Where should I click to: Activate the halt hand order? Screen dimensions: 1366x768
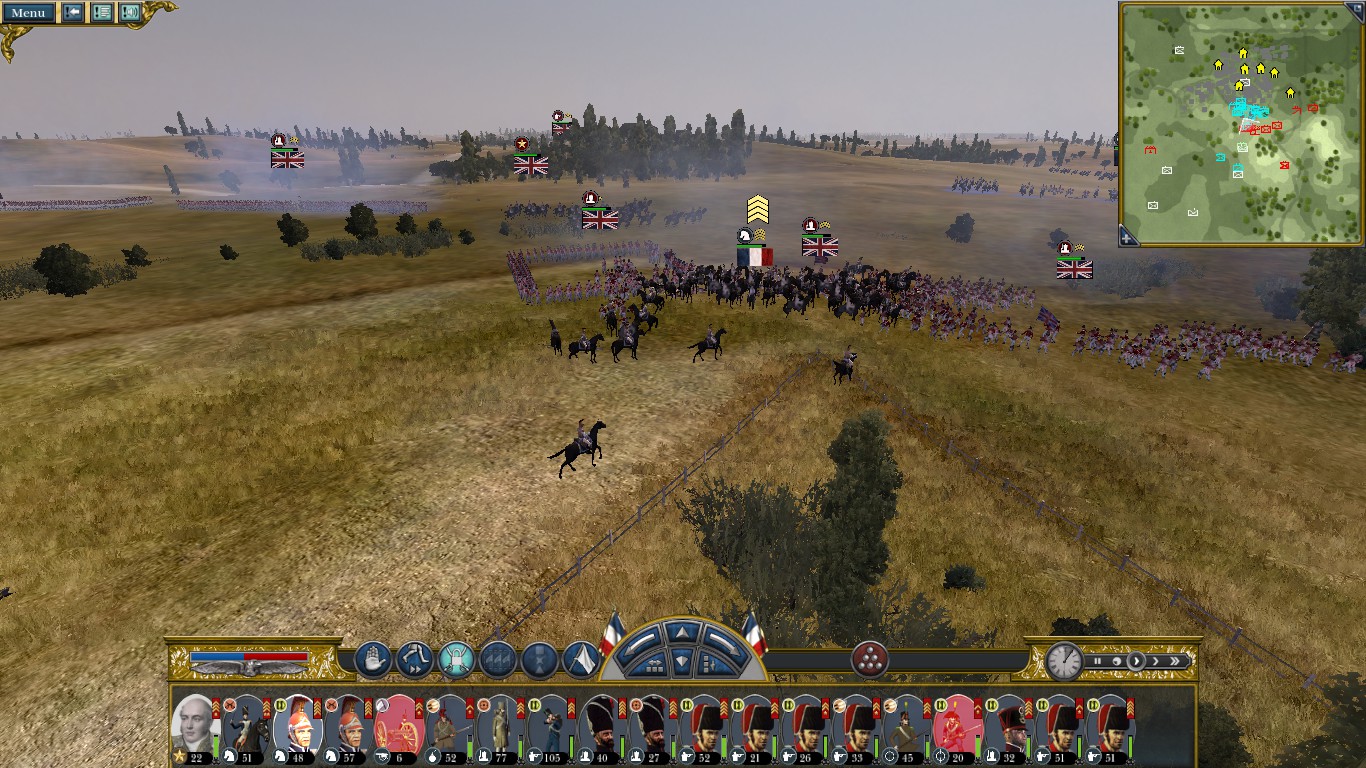tap(373, 660)
